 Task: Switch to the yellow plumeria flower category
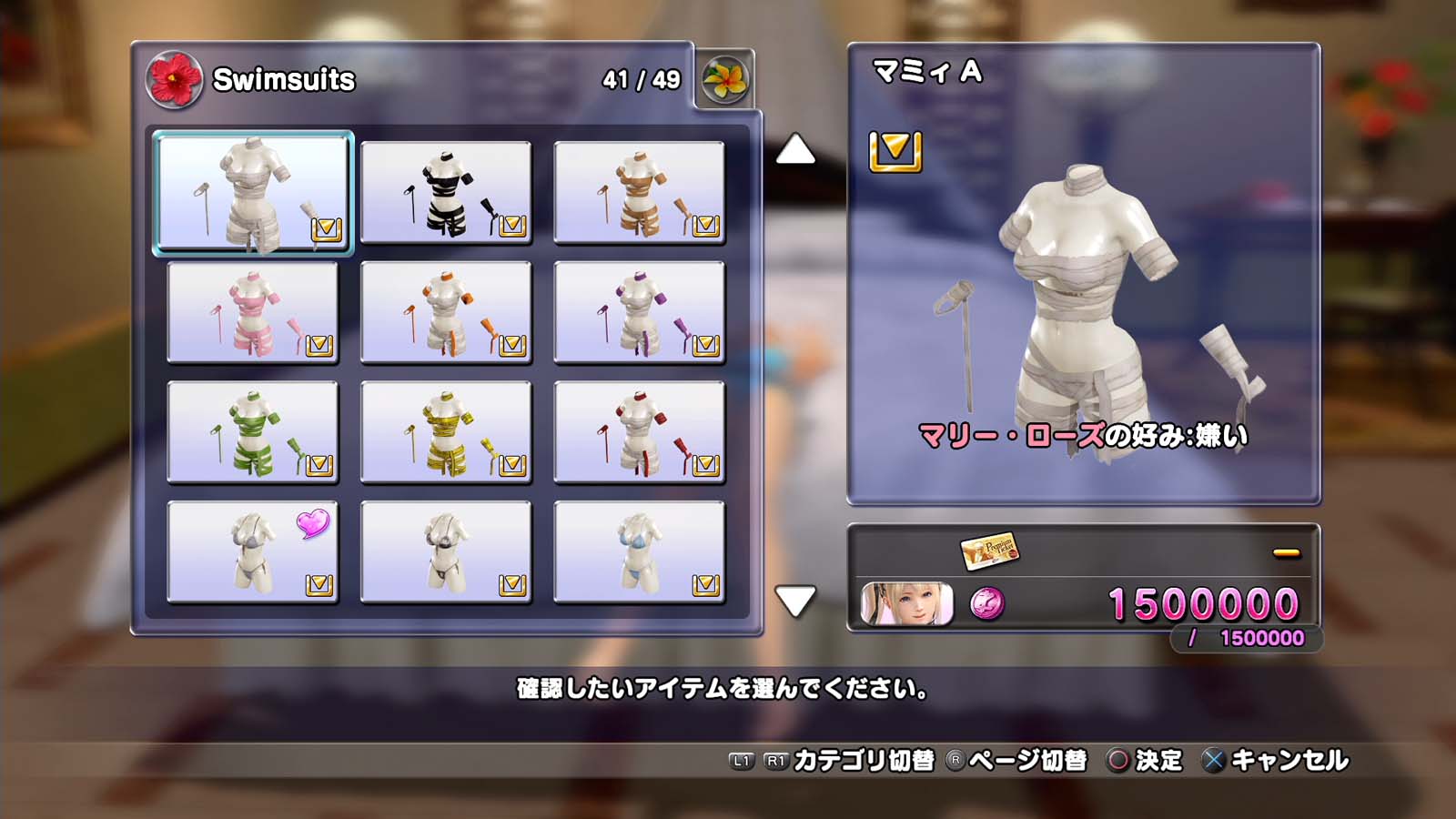point(725,80)
